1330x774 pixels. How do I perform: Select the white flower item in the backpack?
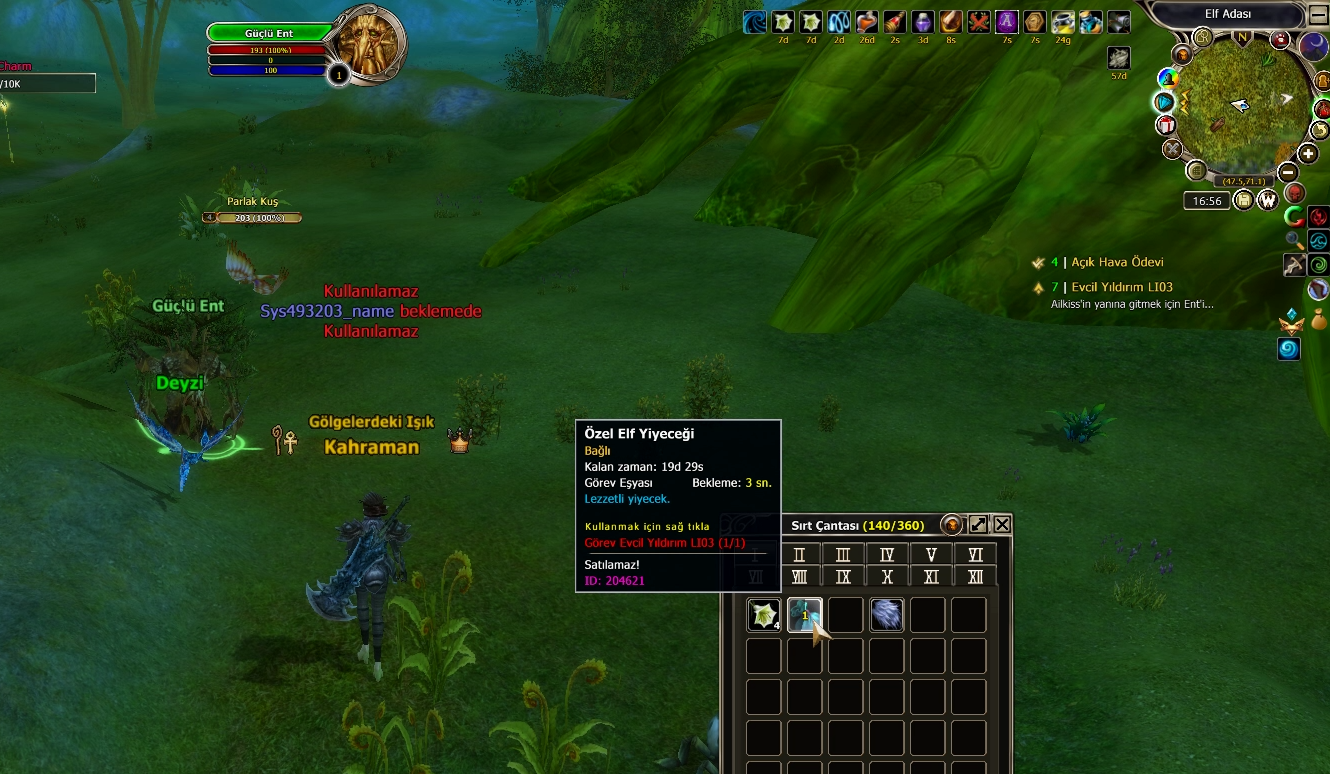[763, 615]
